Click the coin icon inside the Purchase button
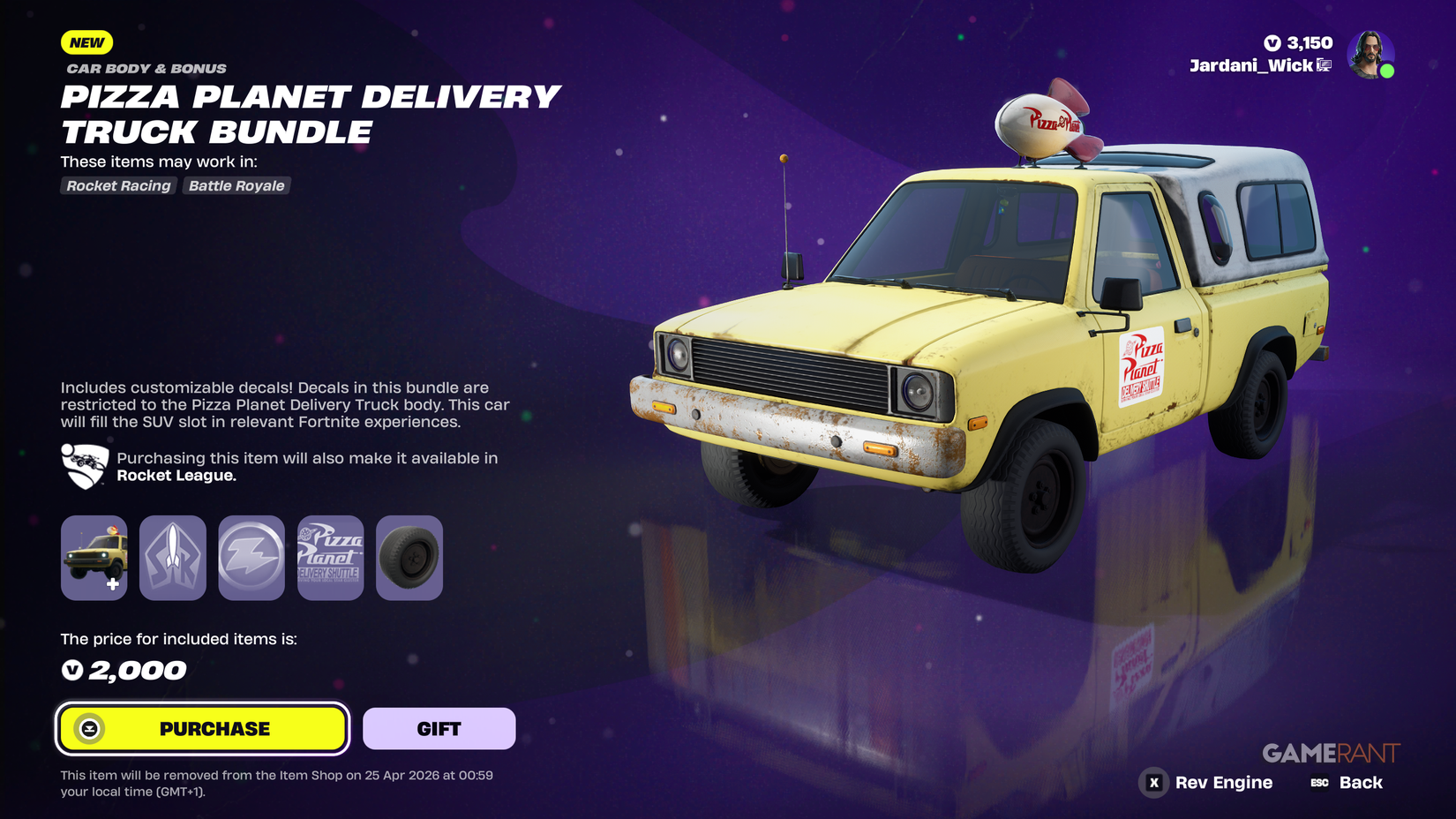This screenshot has width=1456, height=819. [x=91, y=728]
